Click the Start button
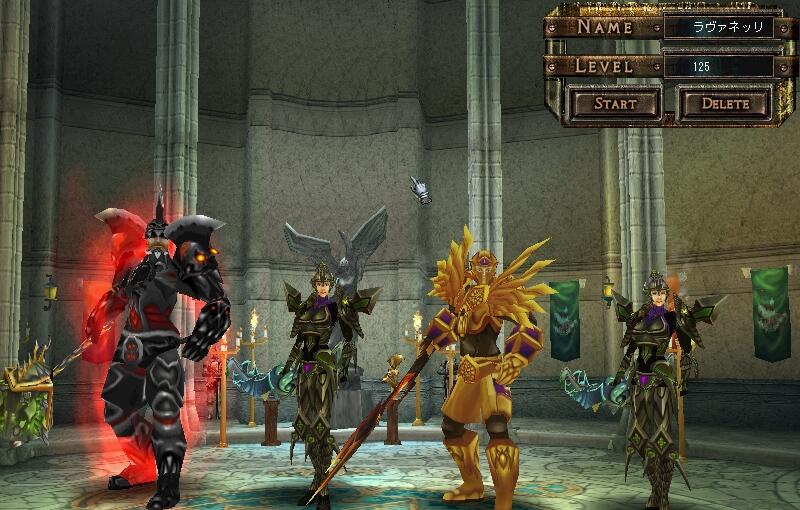The width and height of the screenshot is (800, 510). (x=614, y=103)
